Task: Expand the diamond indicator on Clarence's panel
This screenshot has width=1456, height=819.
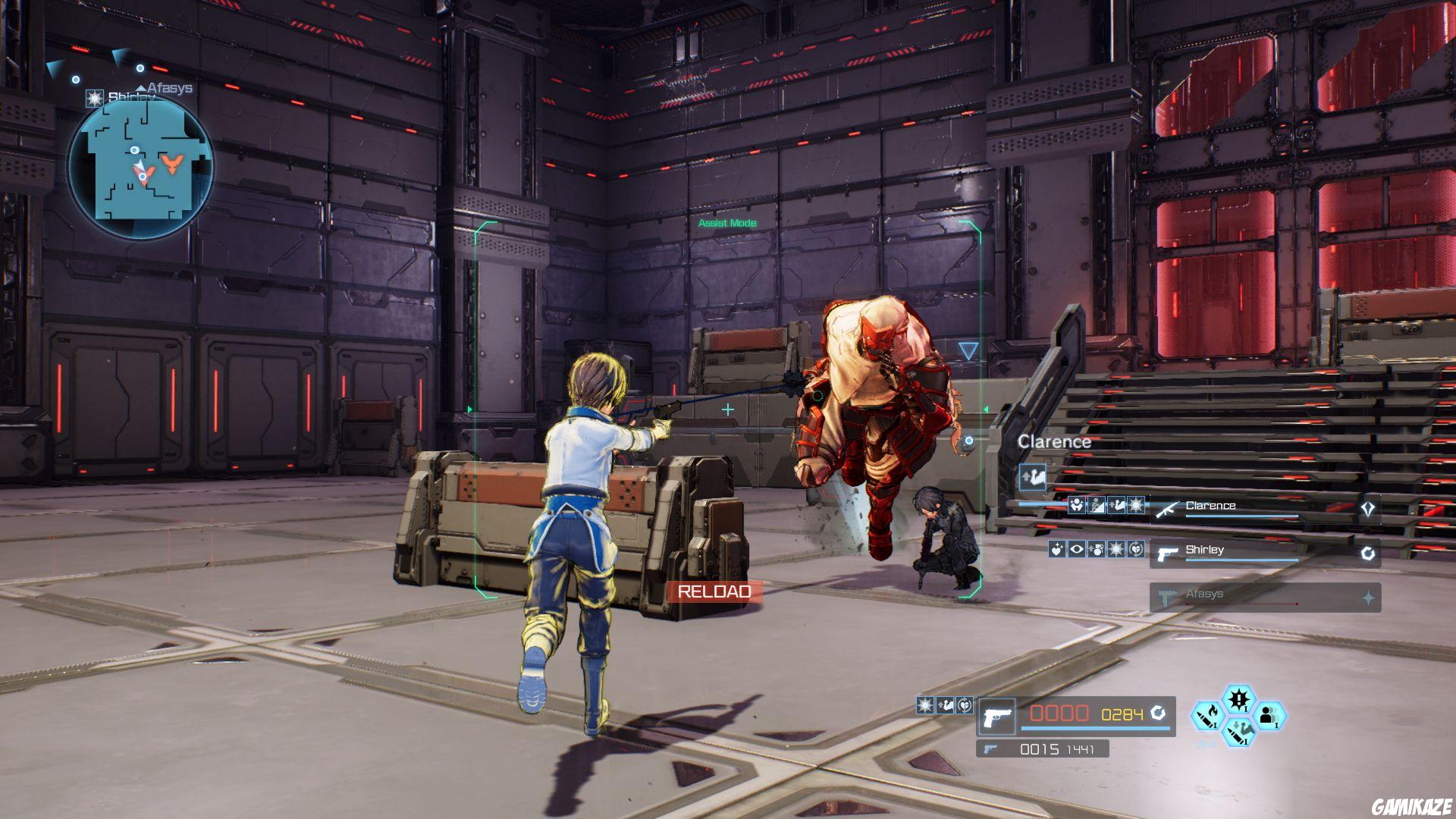Action: click(1369, 508)
